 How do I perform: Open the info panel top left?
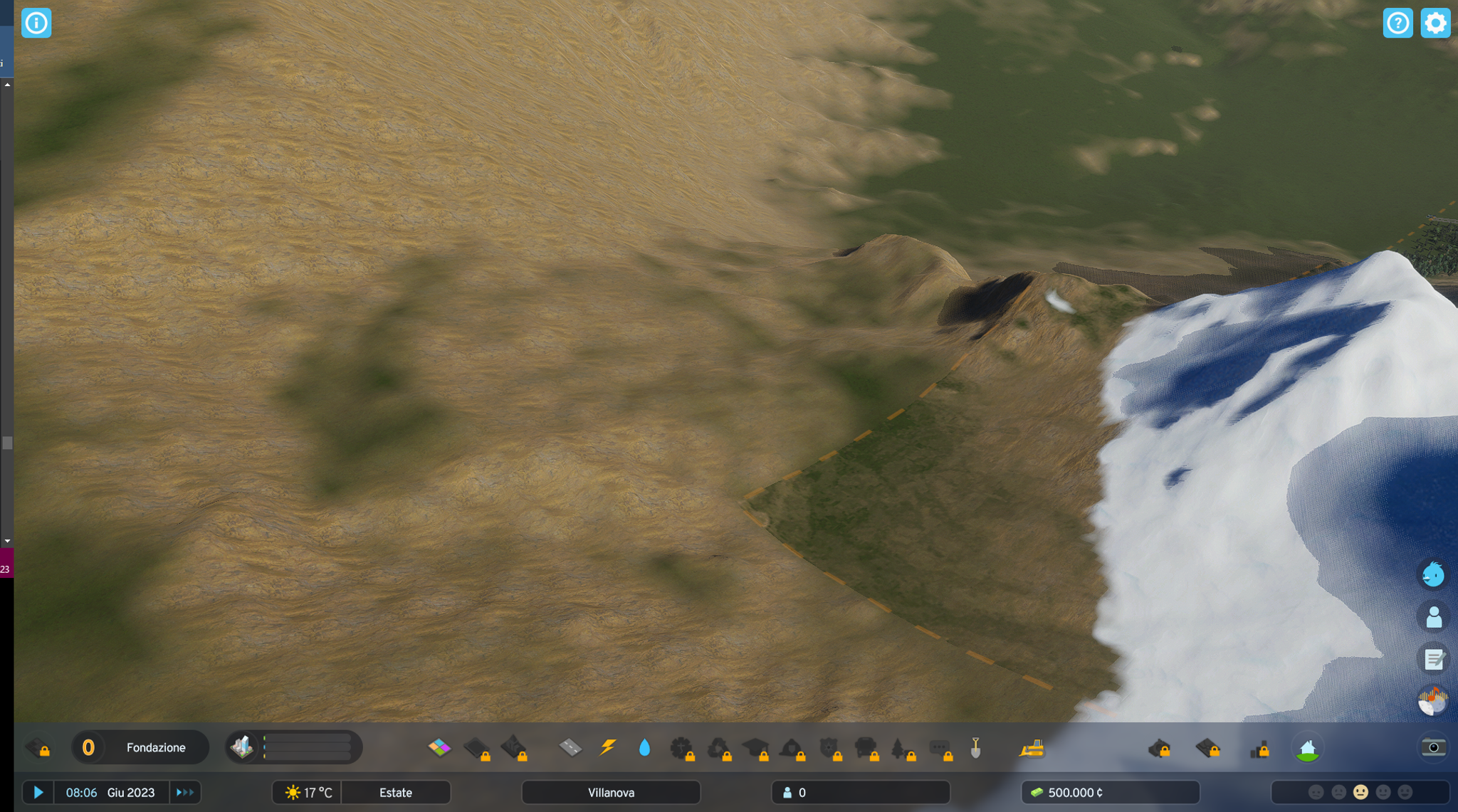click(x=36, y=23)
